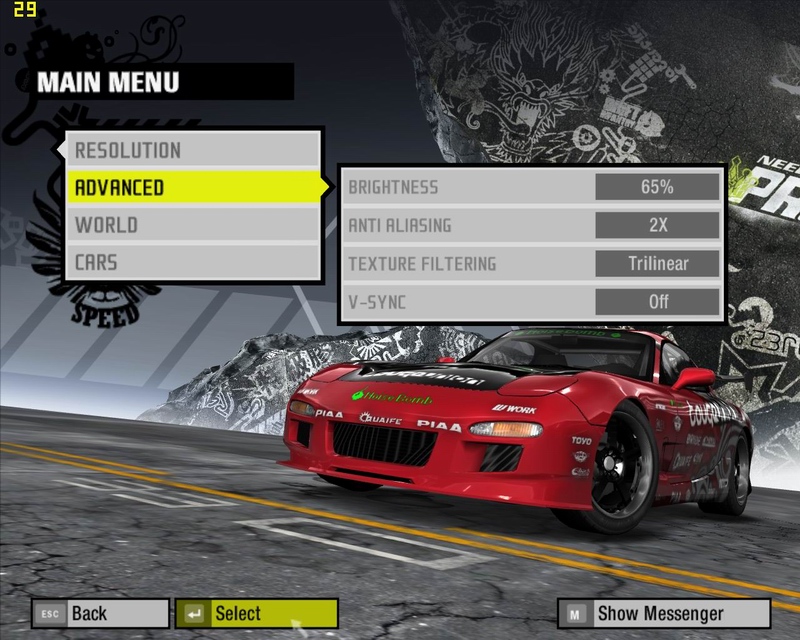Viewport: 800px width, 640px height.
Task: Change the Anti Aliasing 2X setting
Action: (657, 225)
